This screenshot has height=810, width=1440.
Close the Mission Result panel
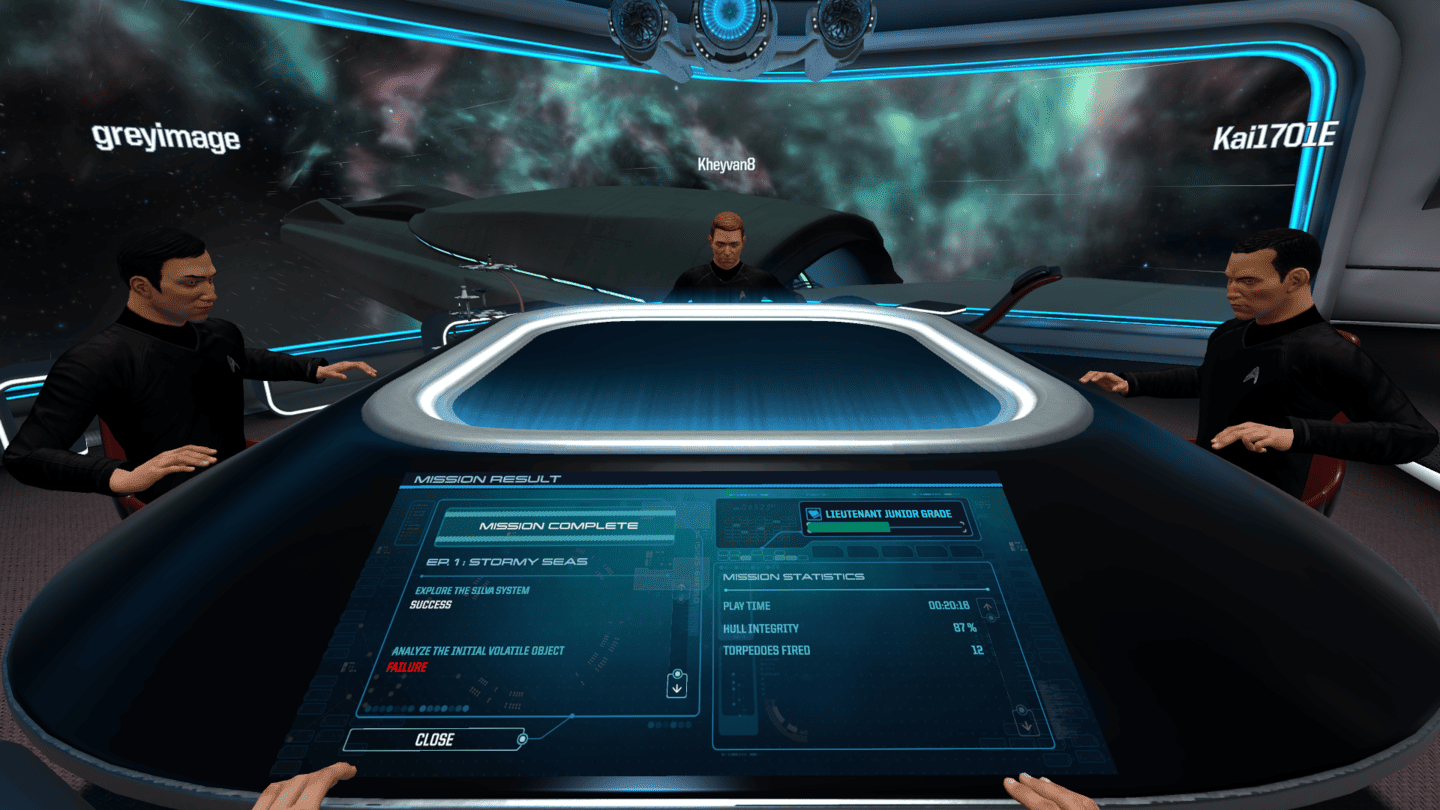(433, 740)
